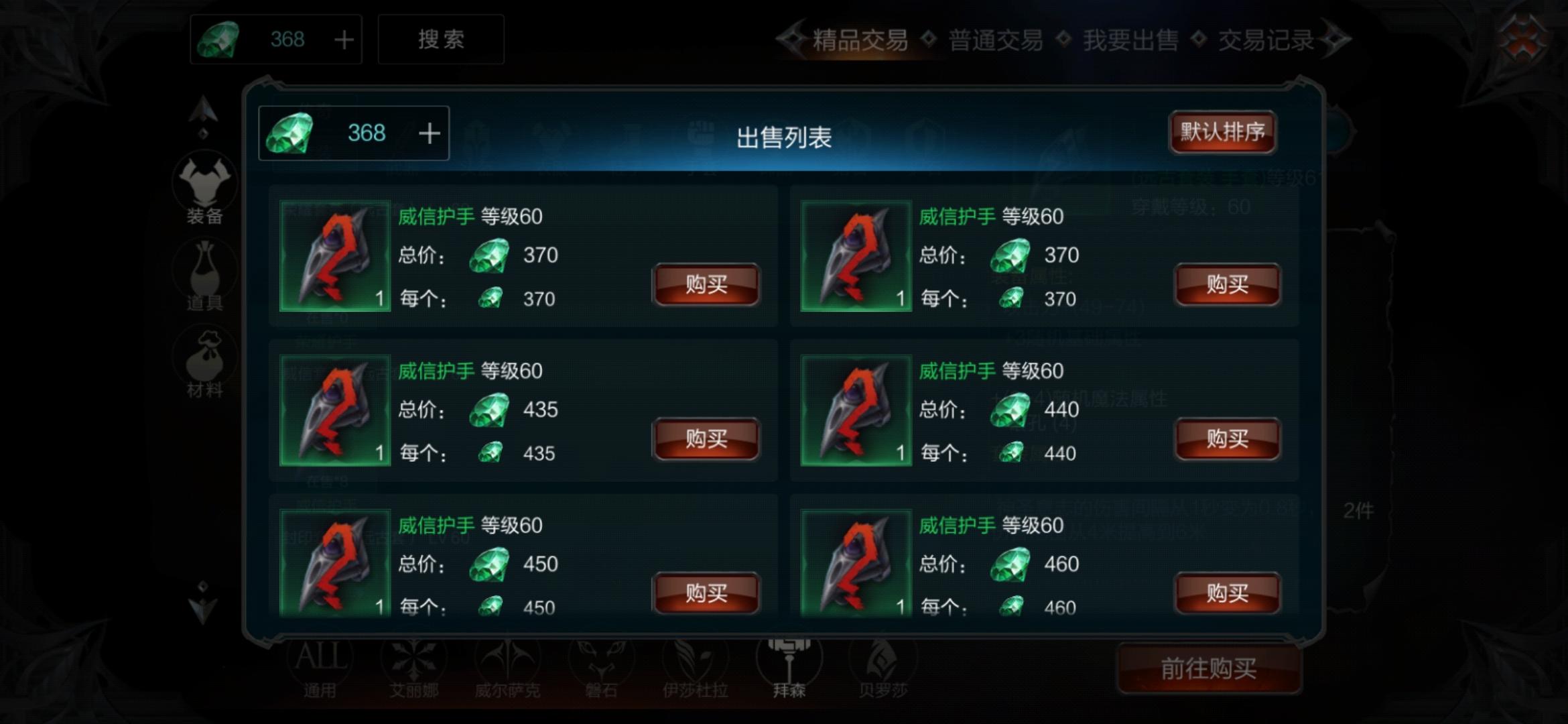Tap the 搜索 search field
1568x724 pixels.
point(441,39)
